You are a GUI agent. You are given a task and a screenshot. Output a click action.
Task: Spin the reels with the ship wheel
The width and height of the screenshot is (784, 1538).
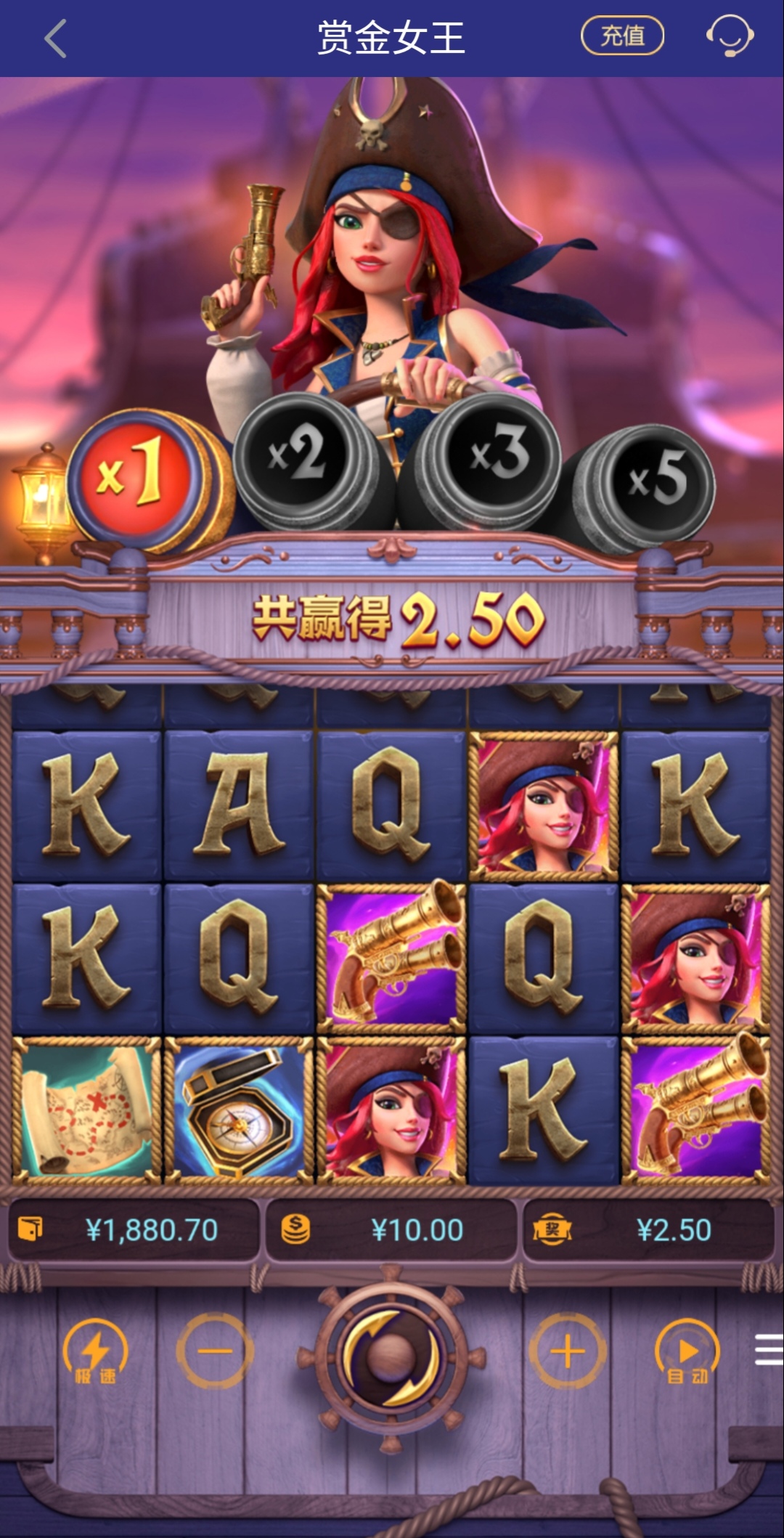click(x=391, y=1356)
